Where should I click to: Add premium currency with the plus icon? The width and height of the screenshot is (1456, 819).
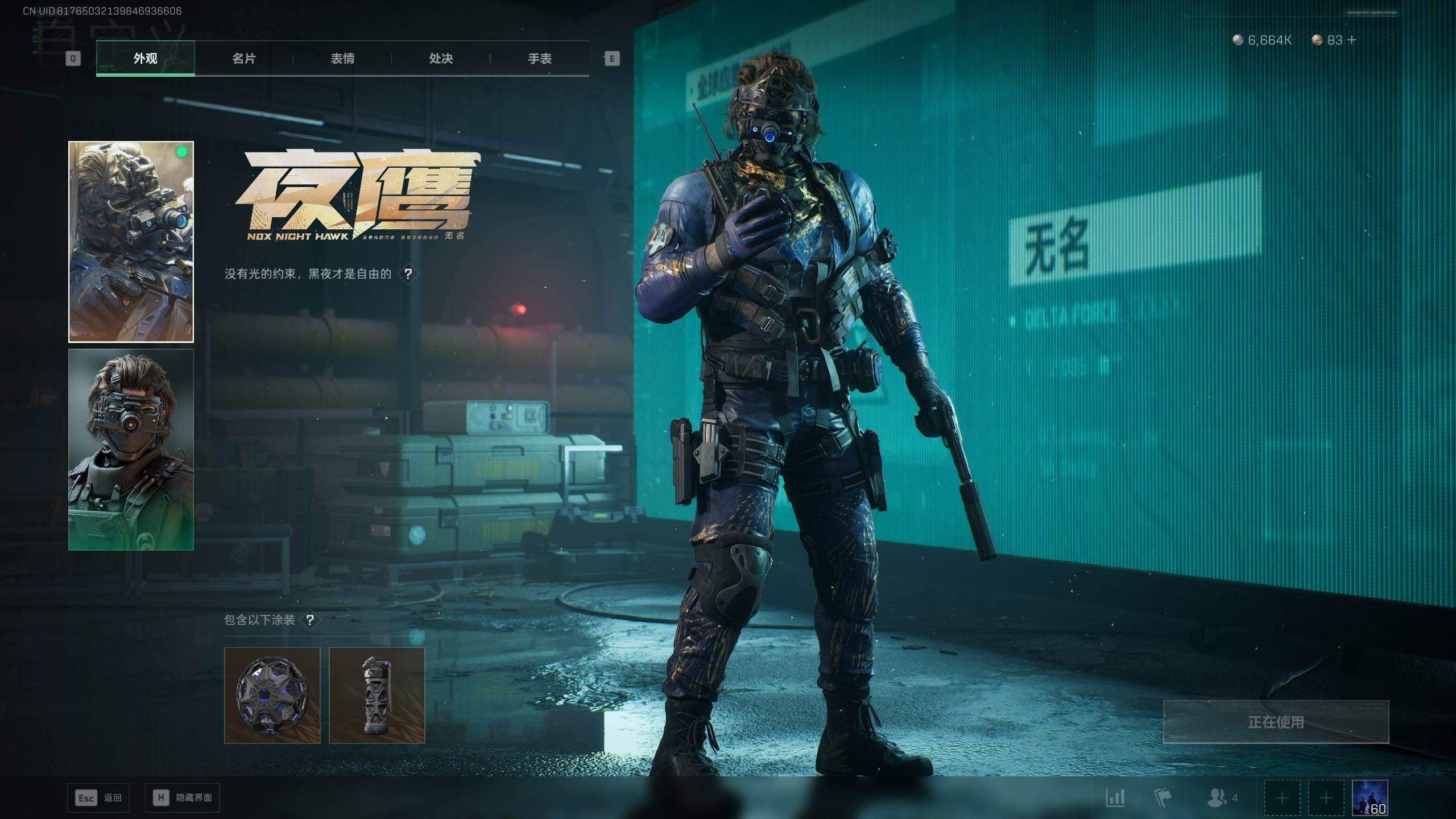(x=1352, y=40)
